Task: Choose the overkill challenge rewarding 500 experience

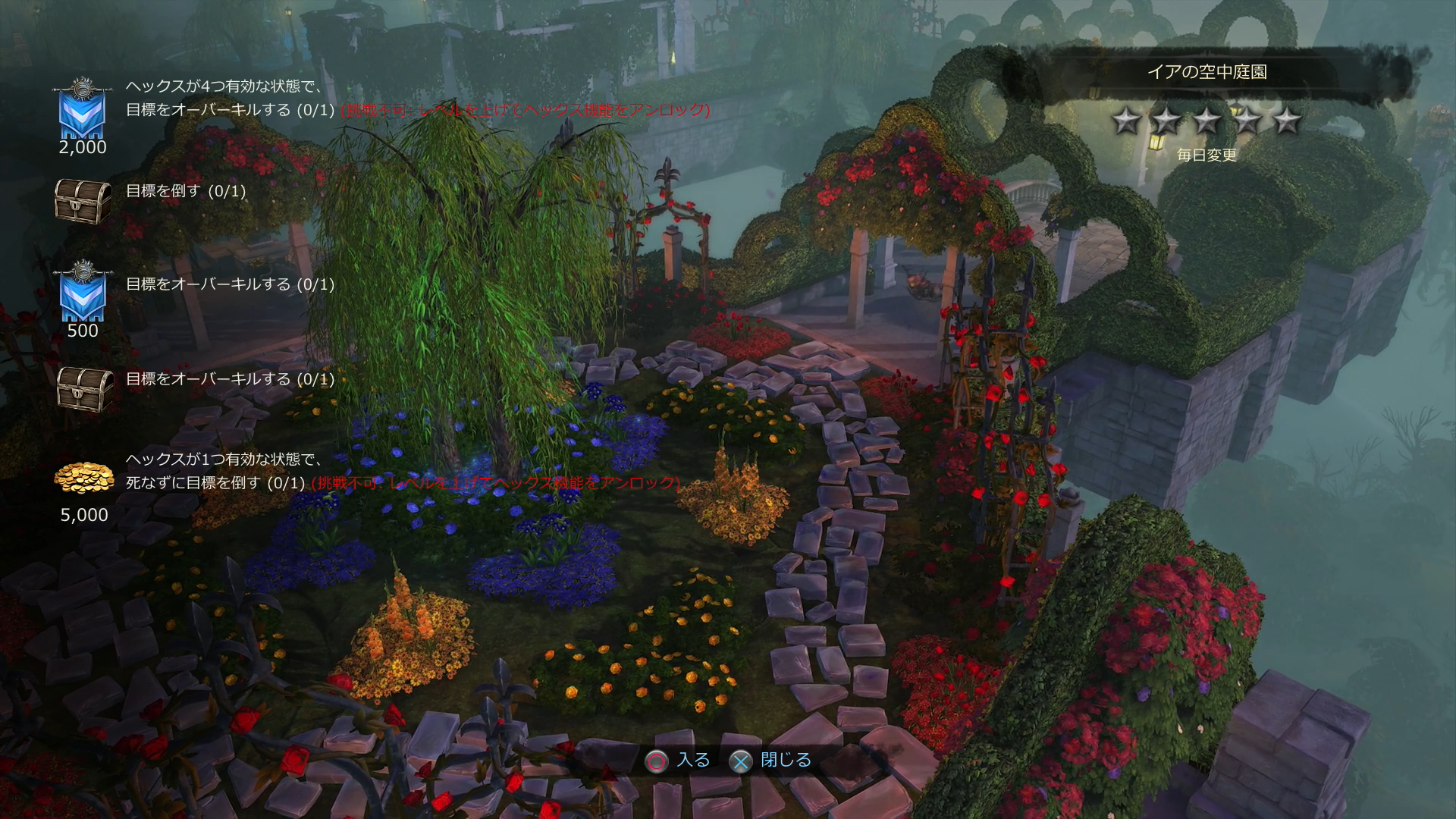Action: (230, 284)
